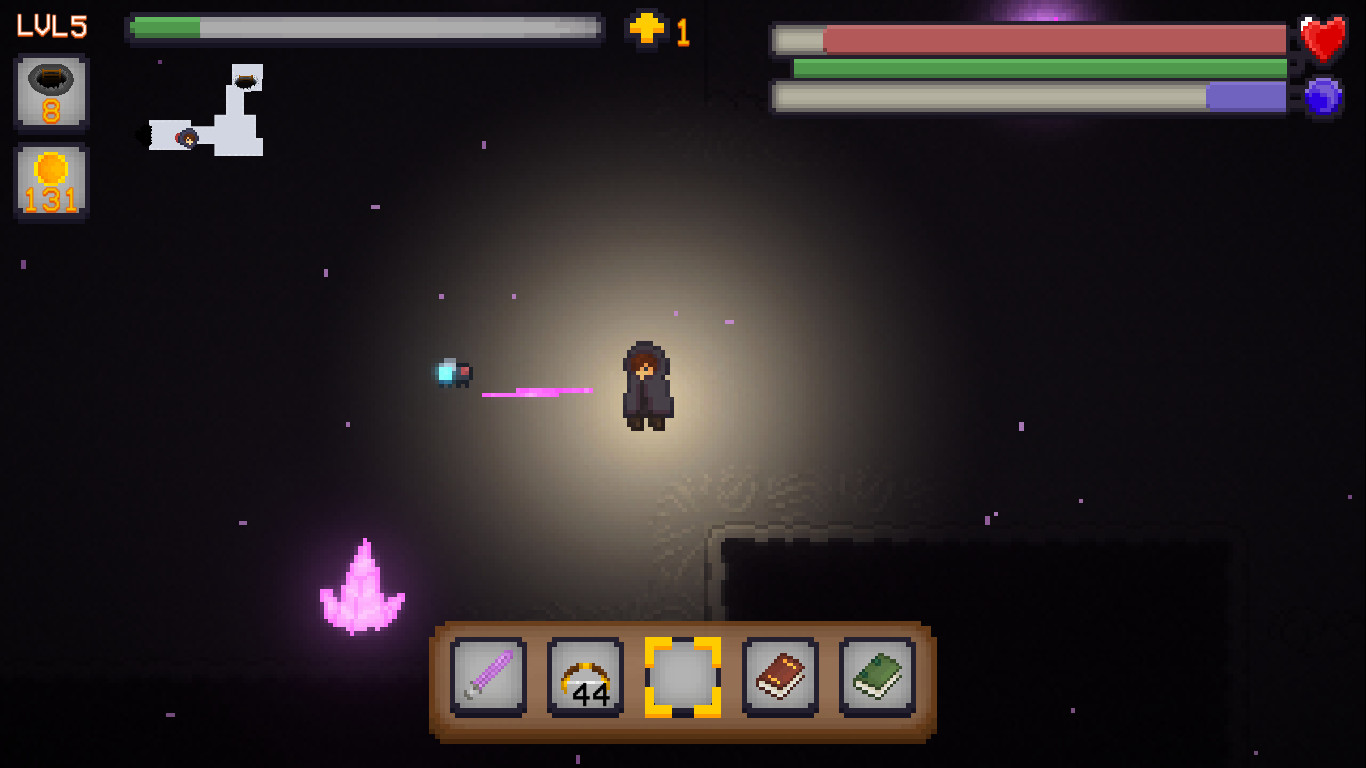Click the pink crystal on the ground
1366x768 pixels.
point(362,585)
